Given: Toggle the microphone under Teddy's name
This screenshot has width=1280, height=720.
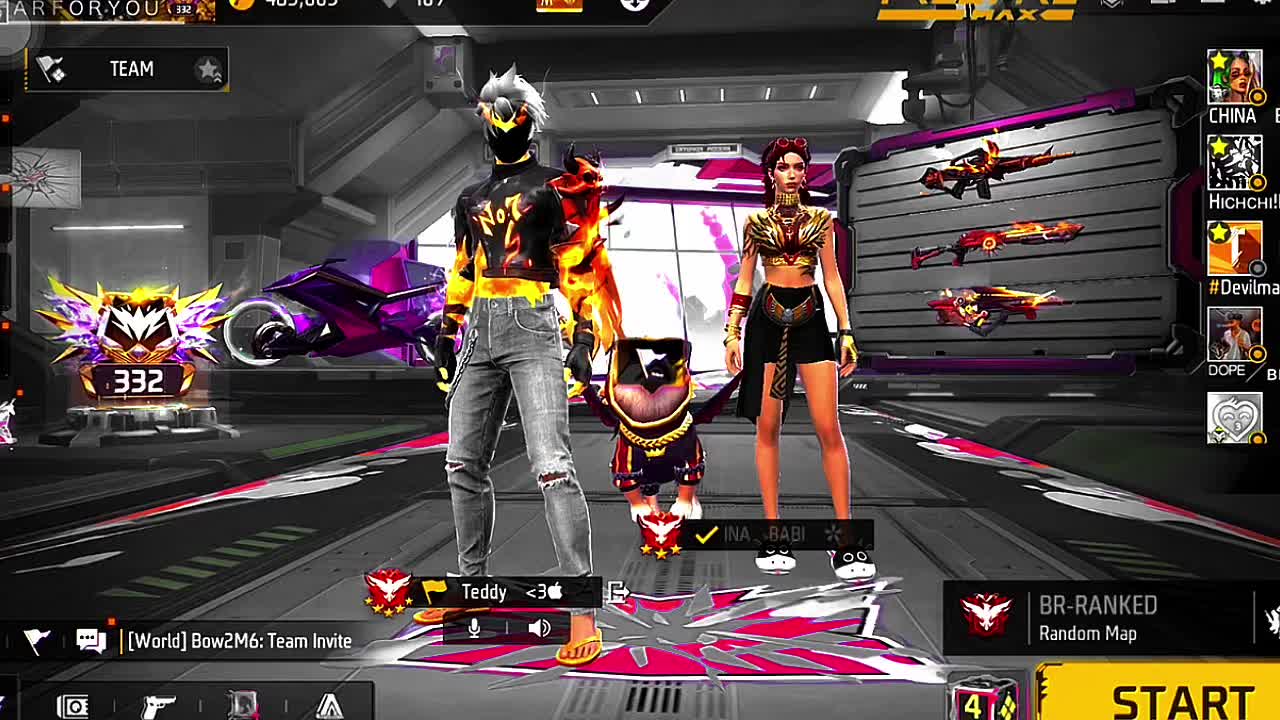Looking at the screenshot, I should coord(474,628).
